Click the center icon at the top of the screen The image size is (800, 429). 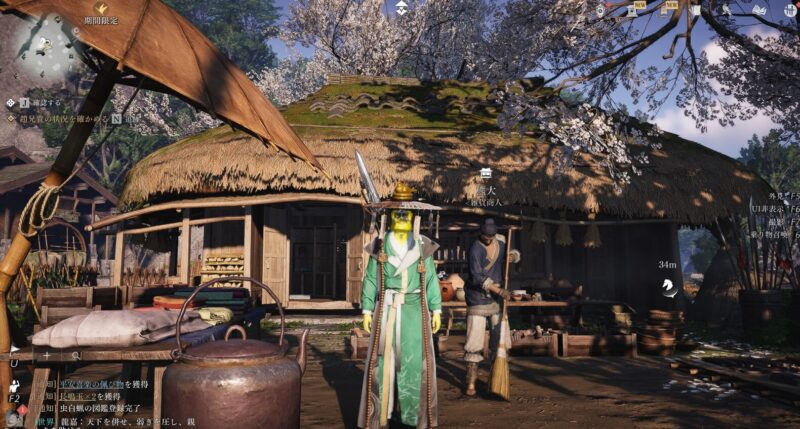point(401,8)
